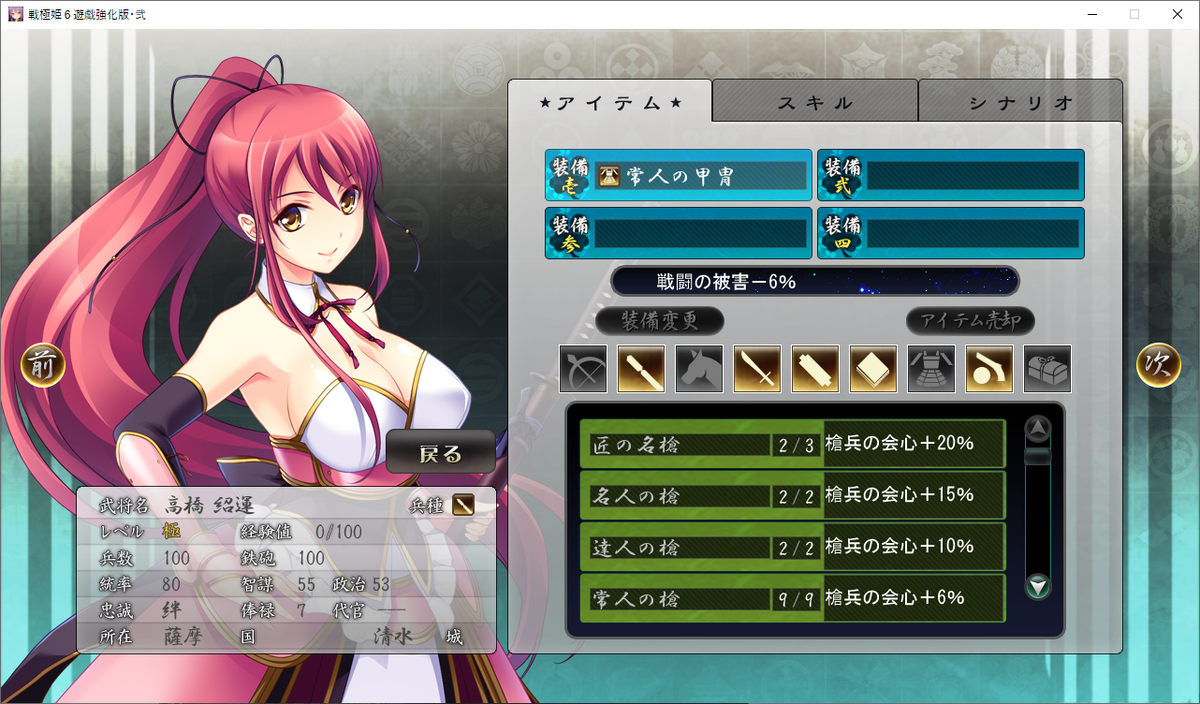1200x704 pixels.
Task: Show next general with 次 button
Action: pyautogui.click(x=1158, y=366)
